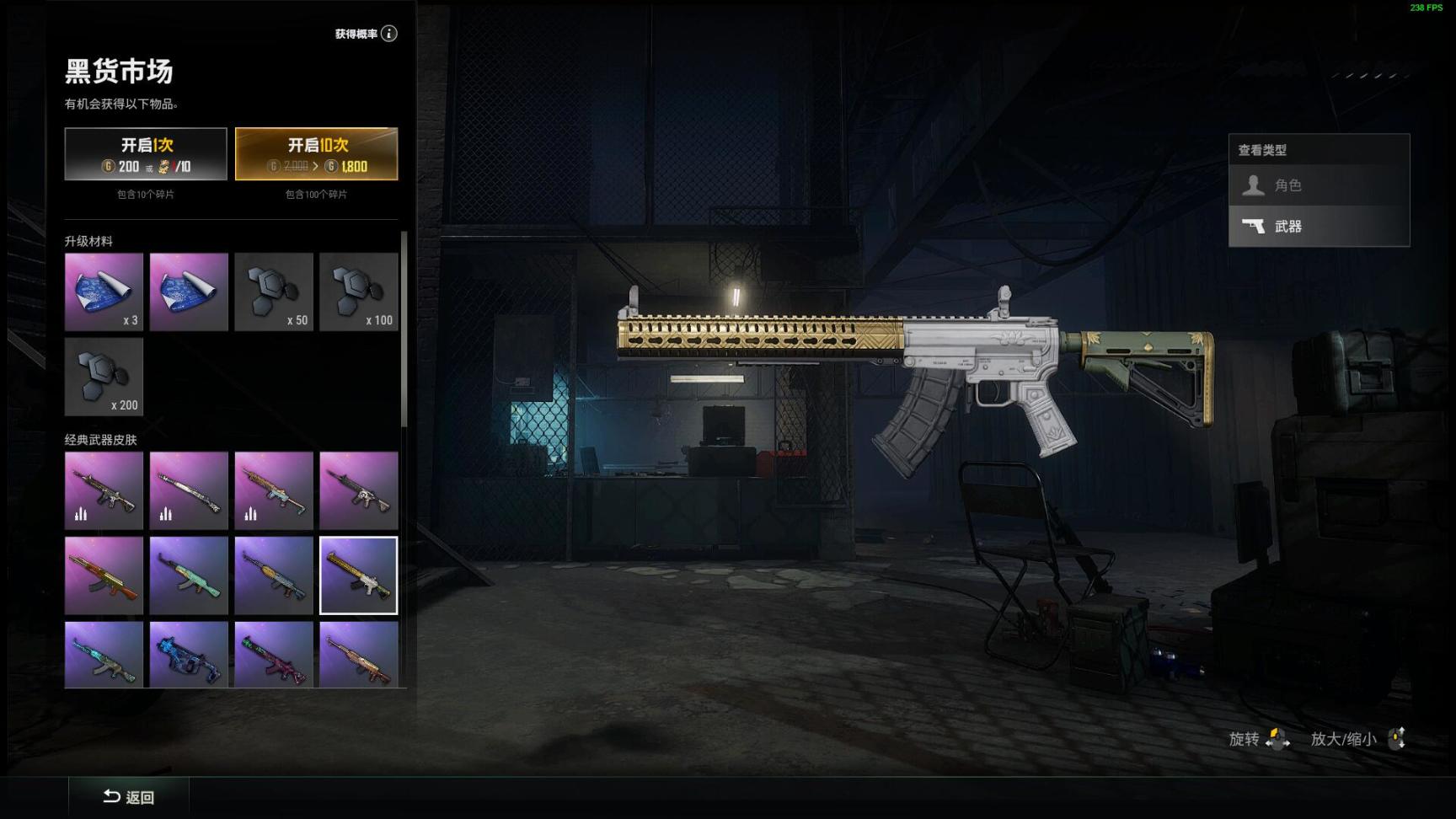Viewport: 1456px width, 819px height.
Task: Click the 获得概率 info icon
Action: [388, 34]
